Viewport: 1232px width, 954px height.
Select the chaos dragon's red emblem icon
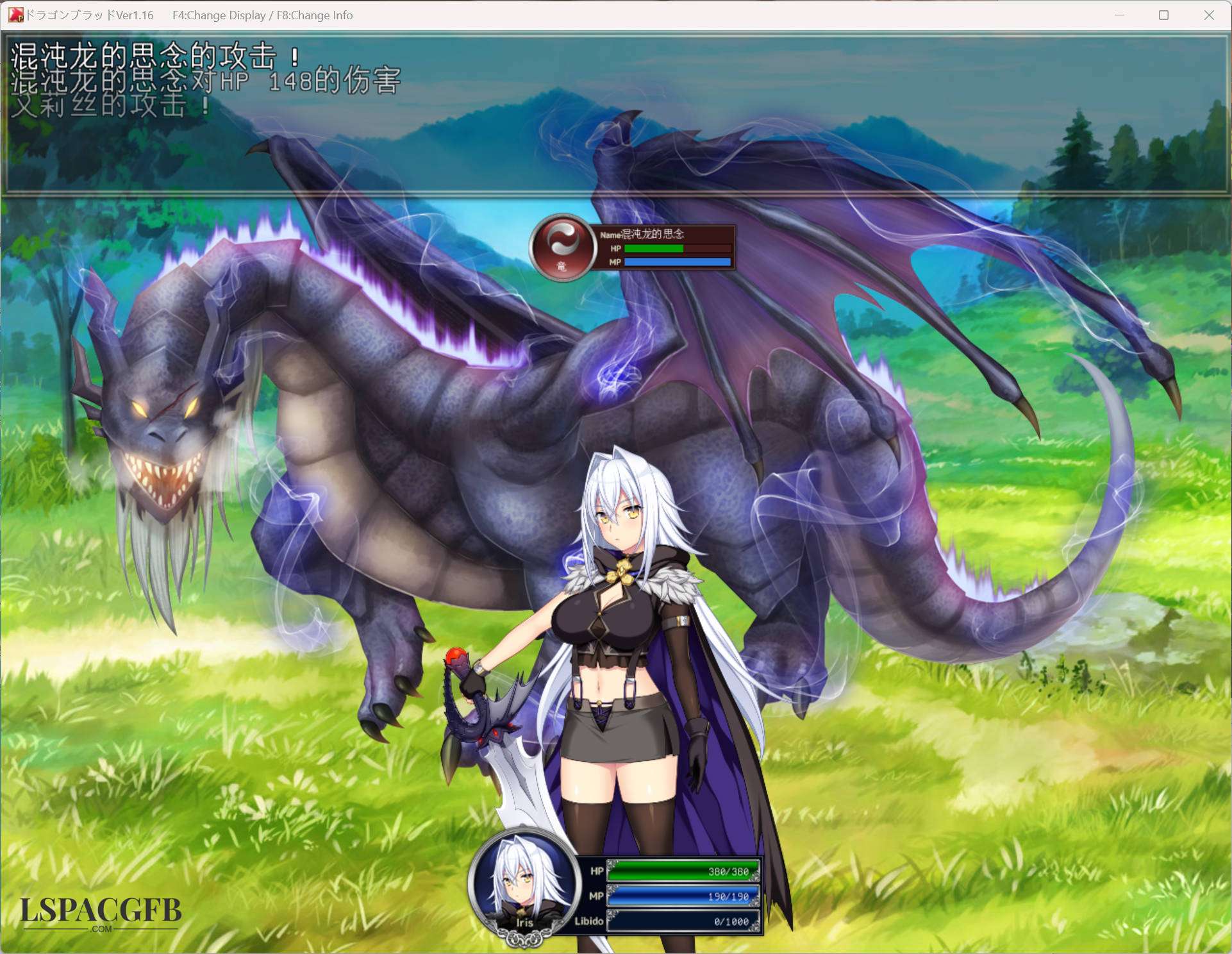click(562, 246)
